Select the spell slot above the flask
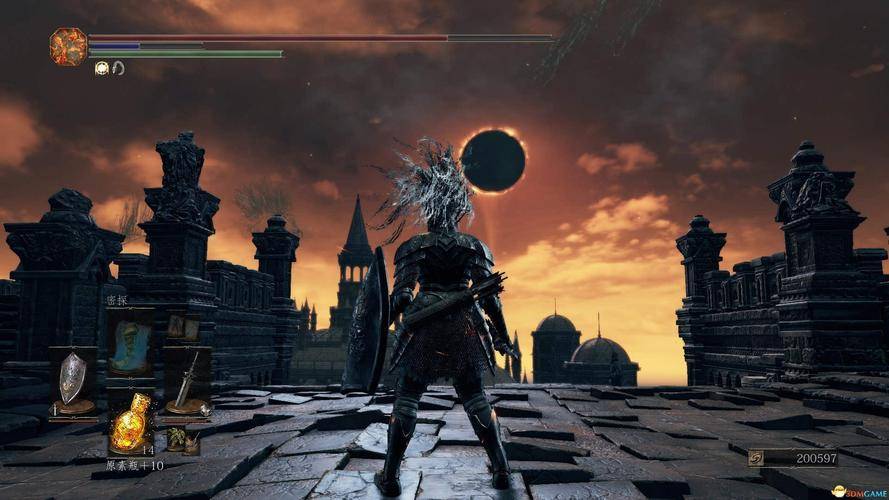The image size is (889, 500). 130,340
